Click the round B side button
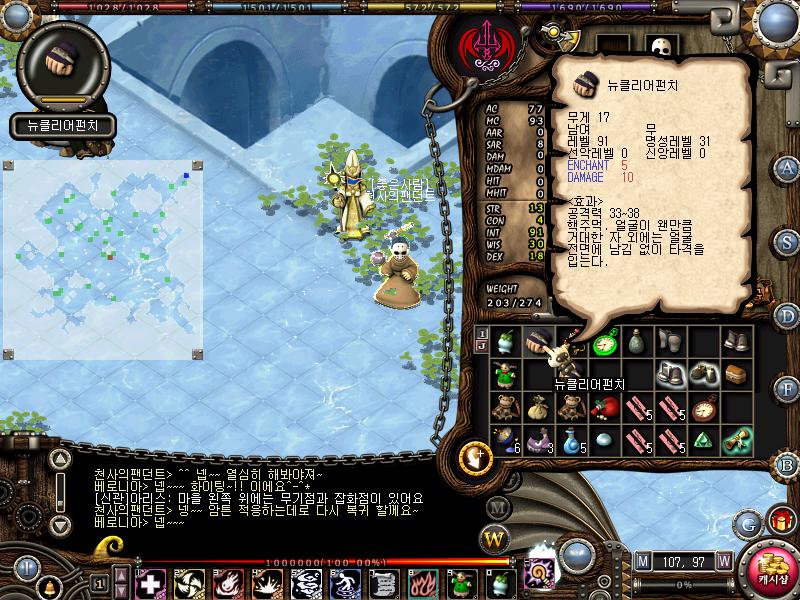Screen dimensions: 800x600 click(788, 465)
